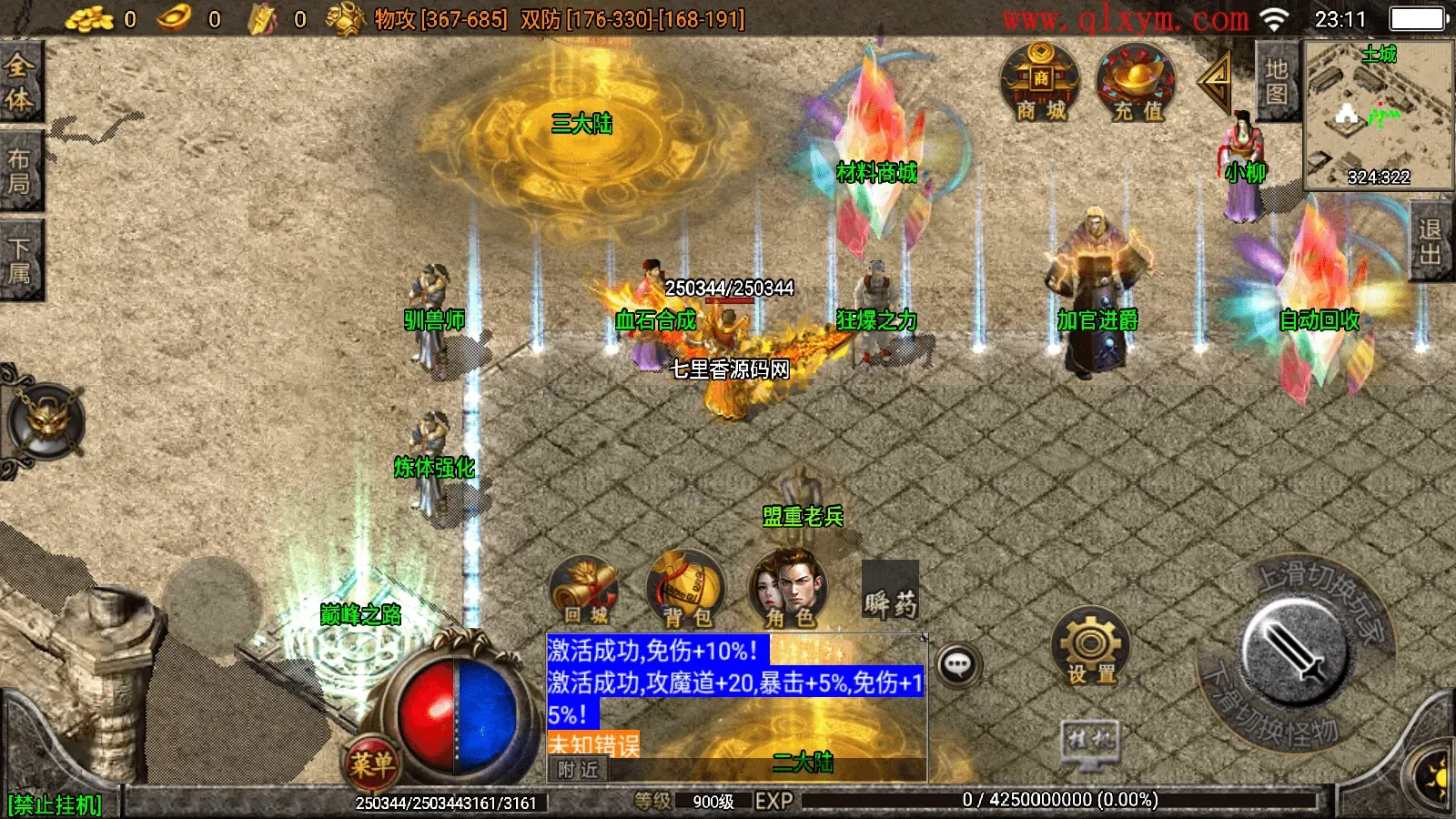The height and width of the screenshot is (819, 1456).
Task: Open the chat speech bubble icon
Action: (957, 665)
